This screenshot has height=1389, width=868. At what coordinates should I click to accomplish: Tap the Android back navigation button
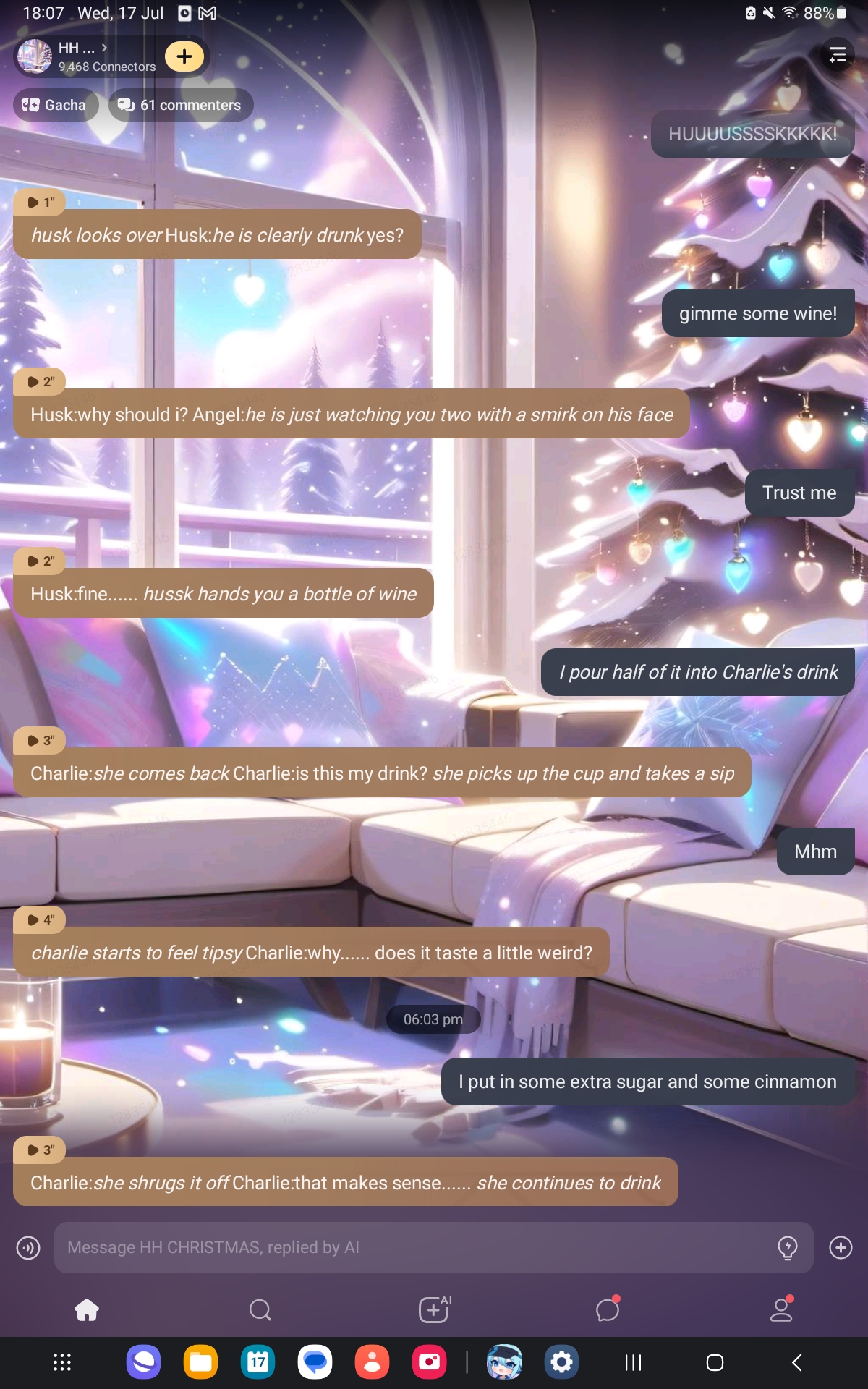(x=796, y=1363)
